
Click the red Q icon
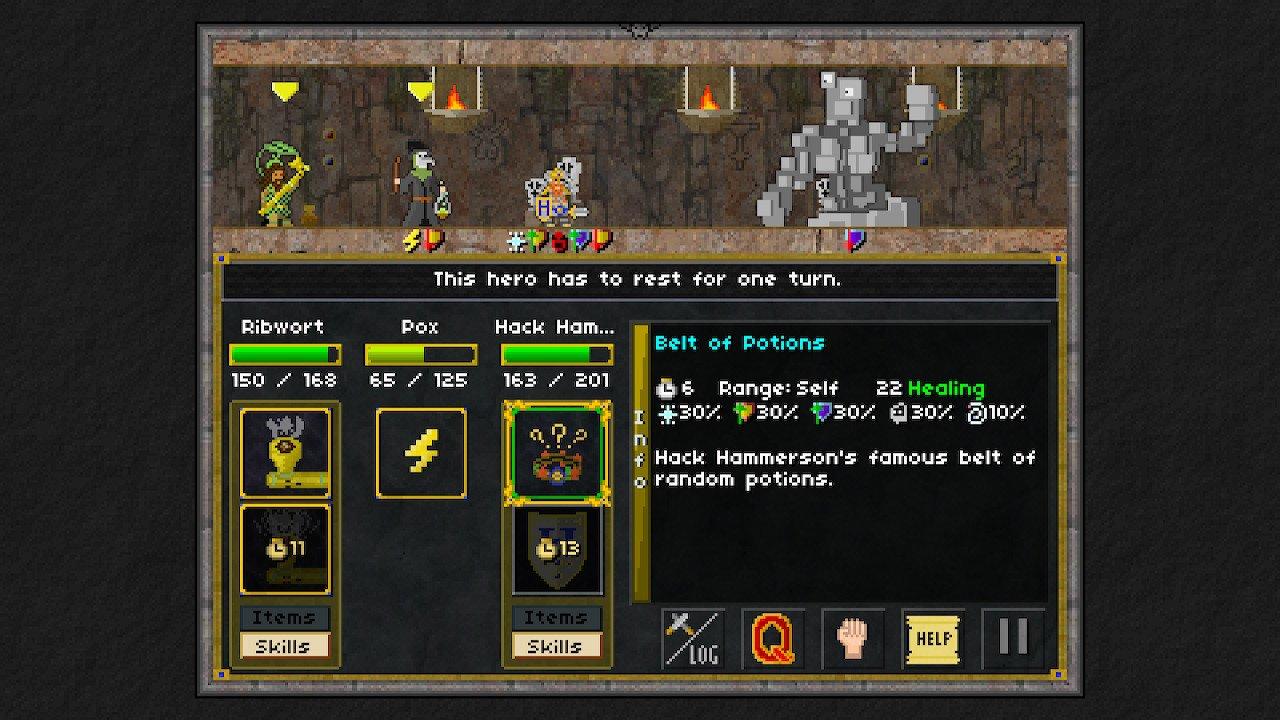pyautogui.click(x=770, y=637)
